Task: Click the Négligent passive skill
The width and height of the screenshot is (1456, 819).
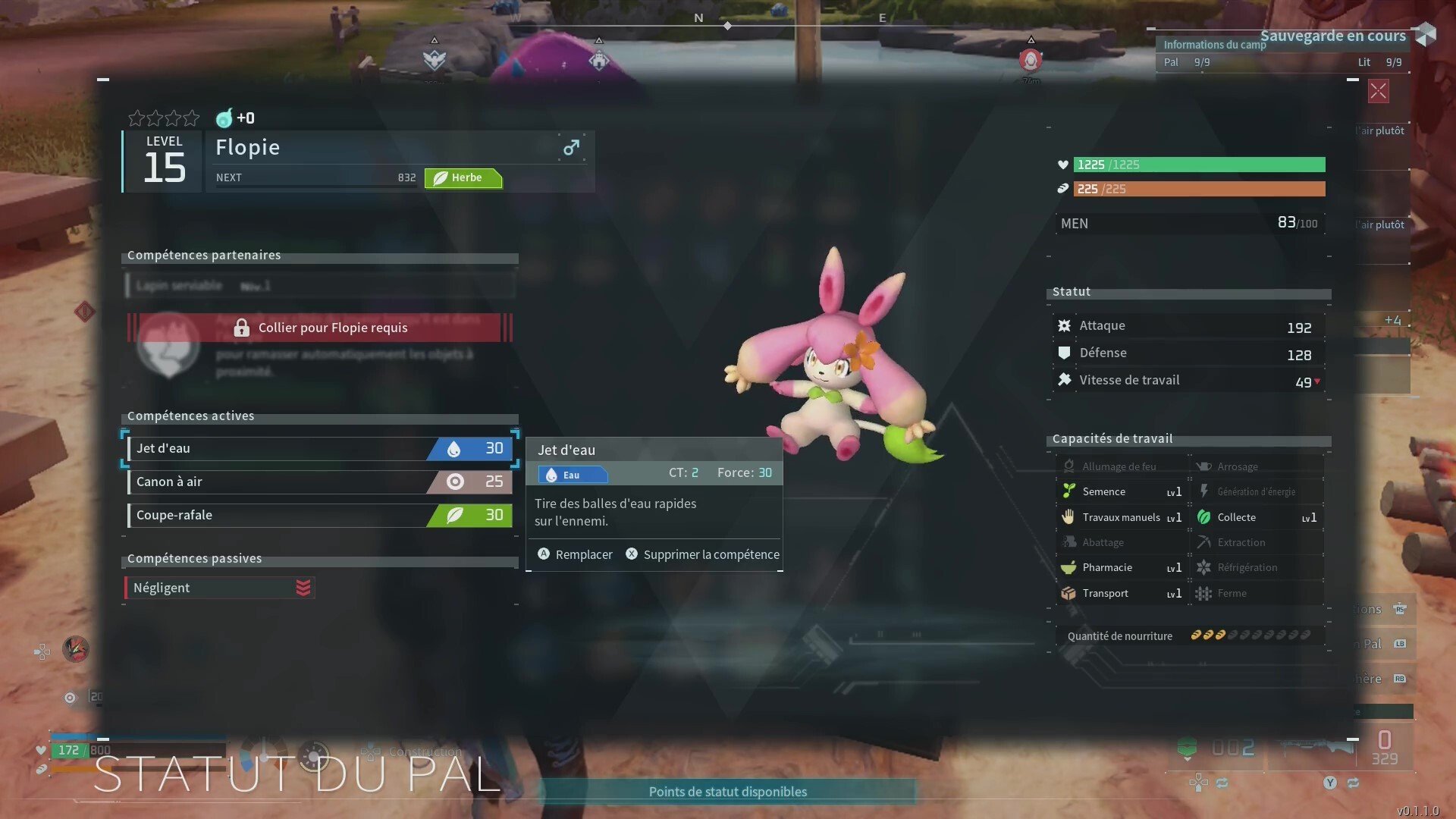Action: pos(219,588)
